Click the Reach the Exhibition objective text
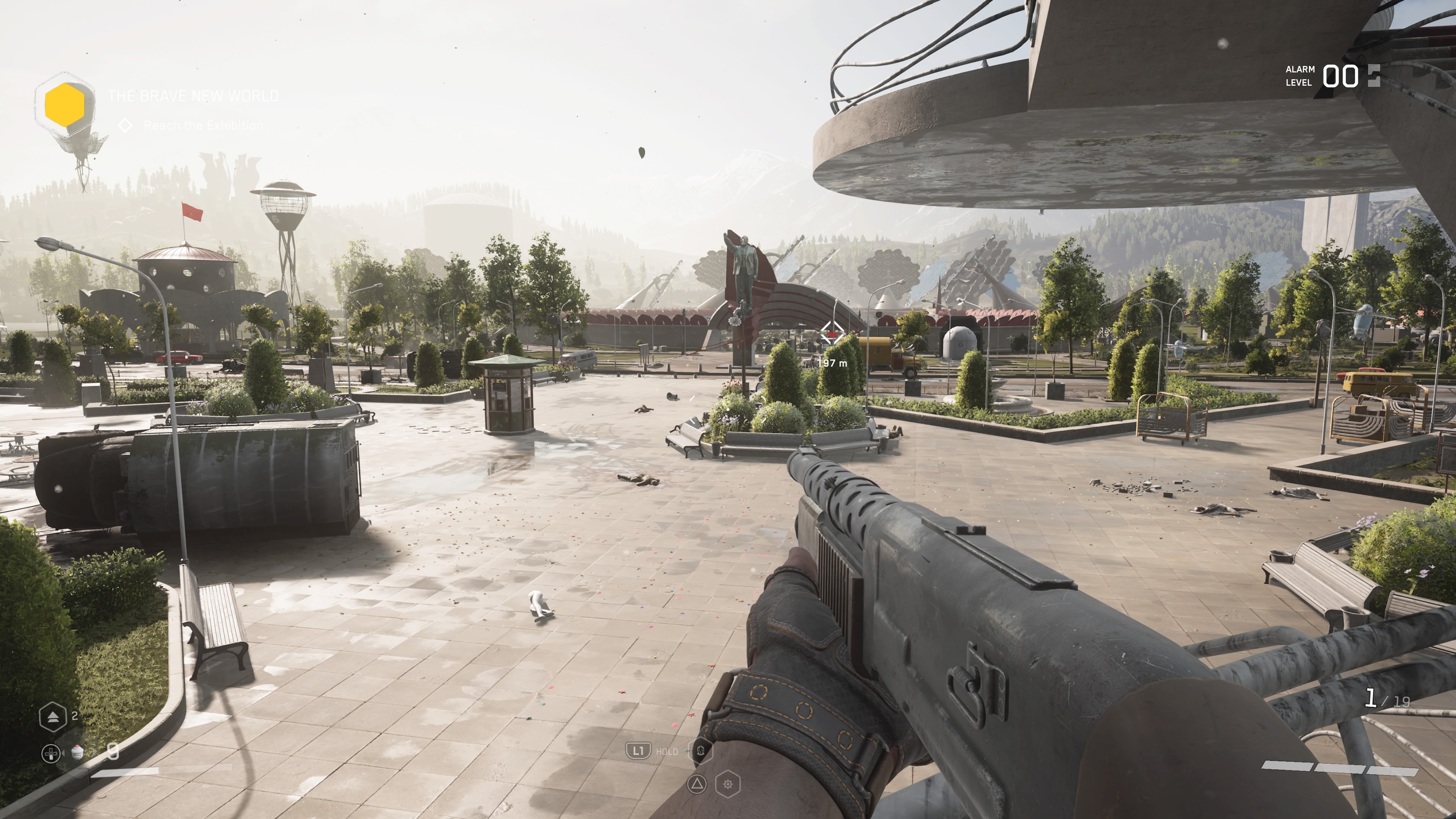 [x=202, y=126]
